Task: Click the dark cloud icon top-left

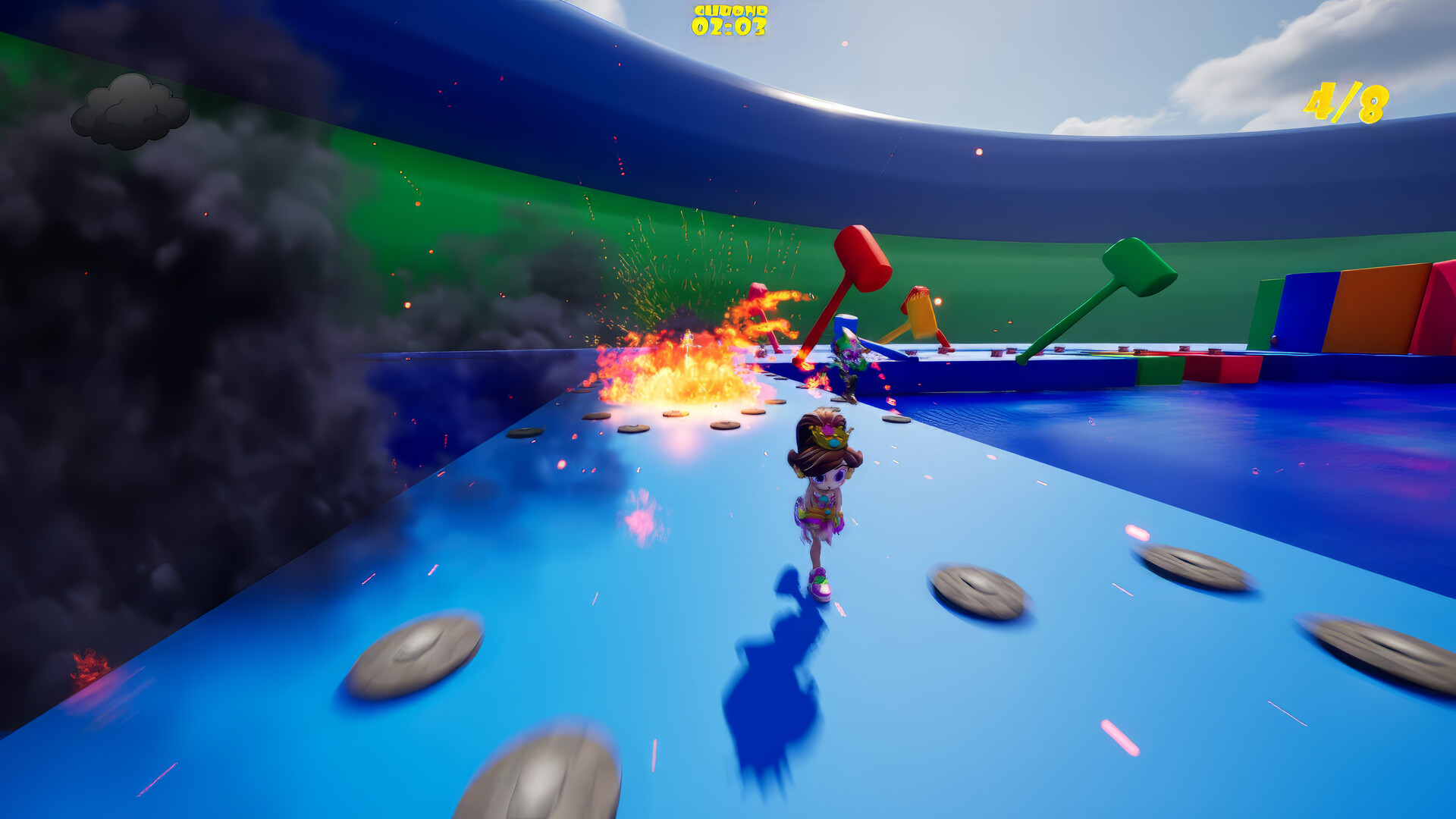Action: click(130, 112)
